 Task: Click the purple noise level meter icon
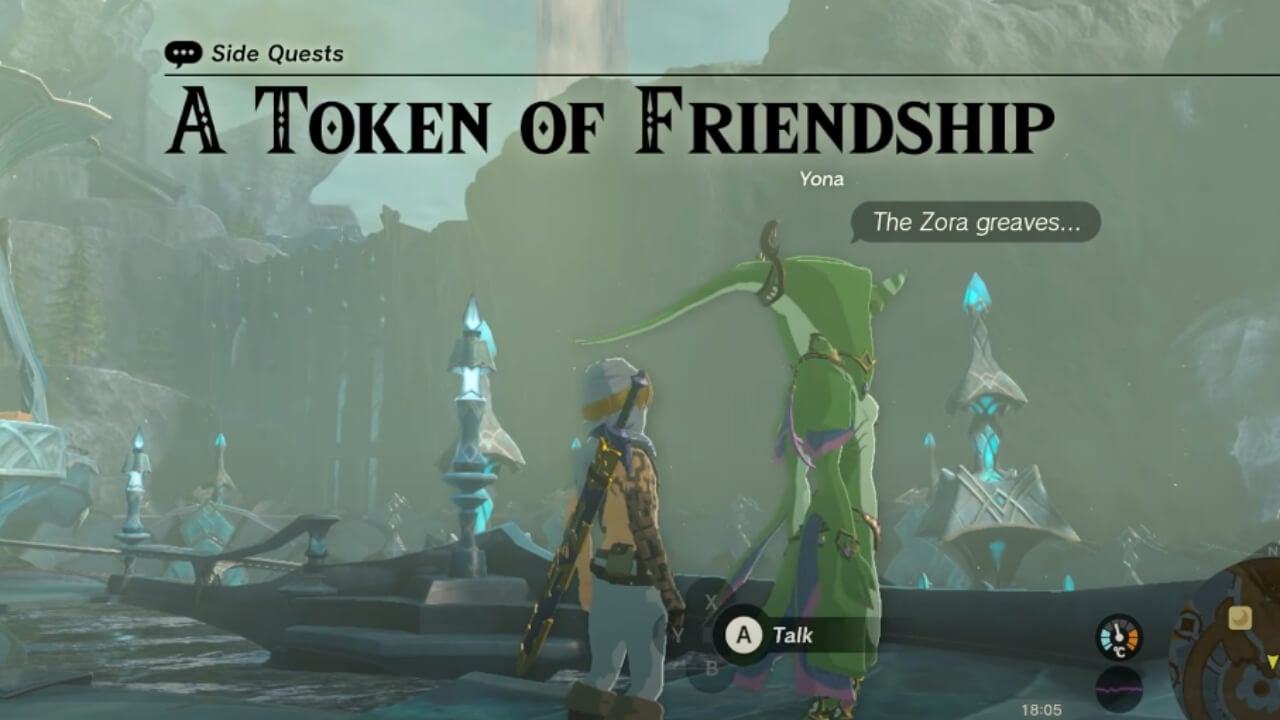pyautogui.click(x=1118, y=688)
